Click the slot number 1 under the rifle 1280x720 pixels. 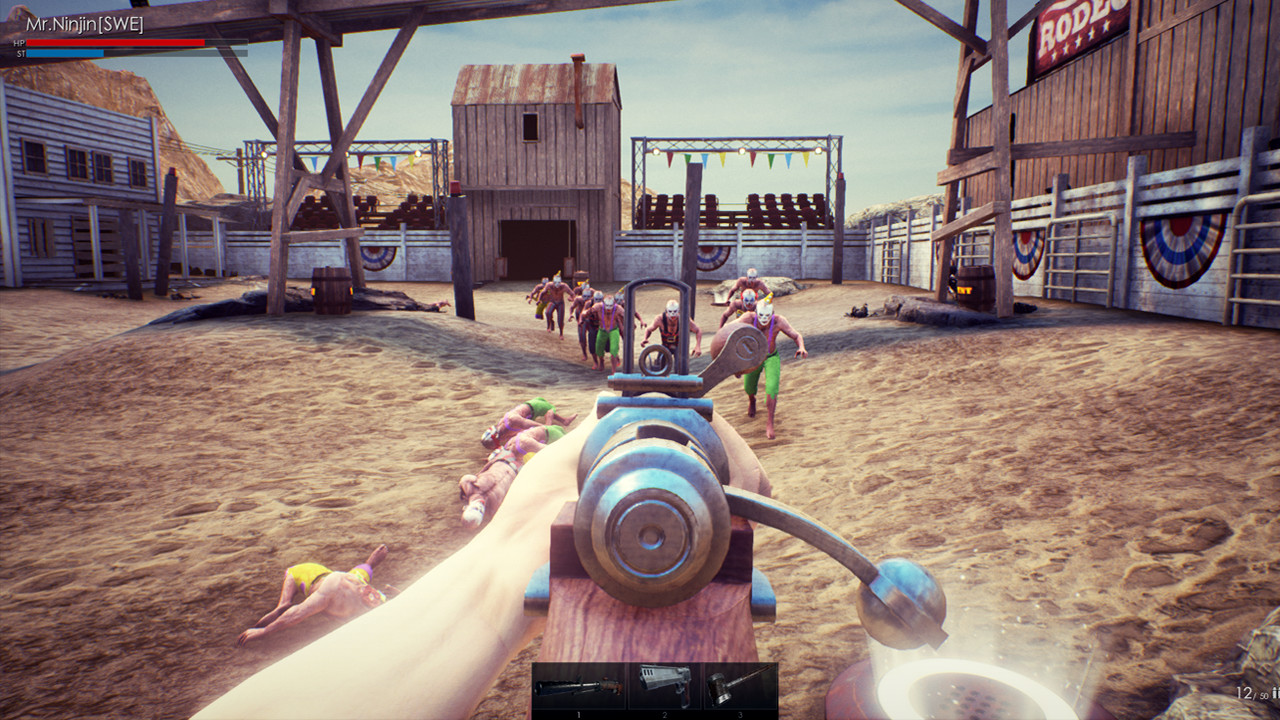(x=578, y=714)
